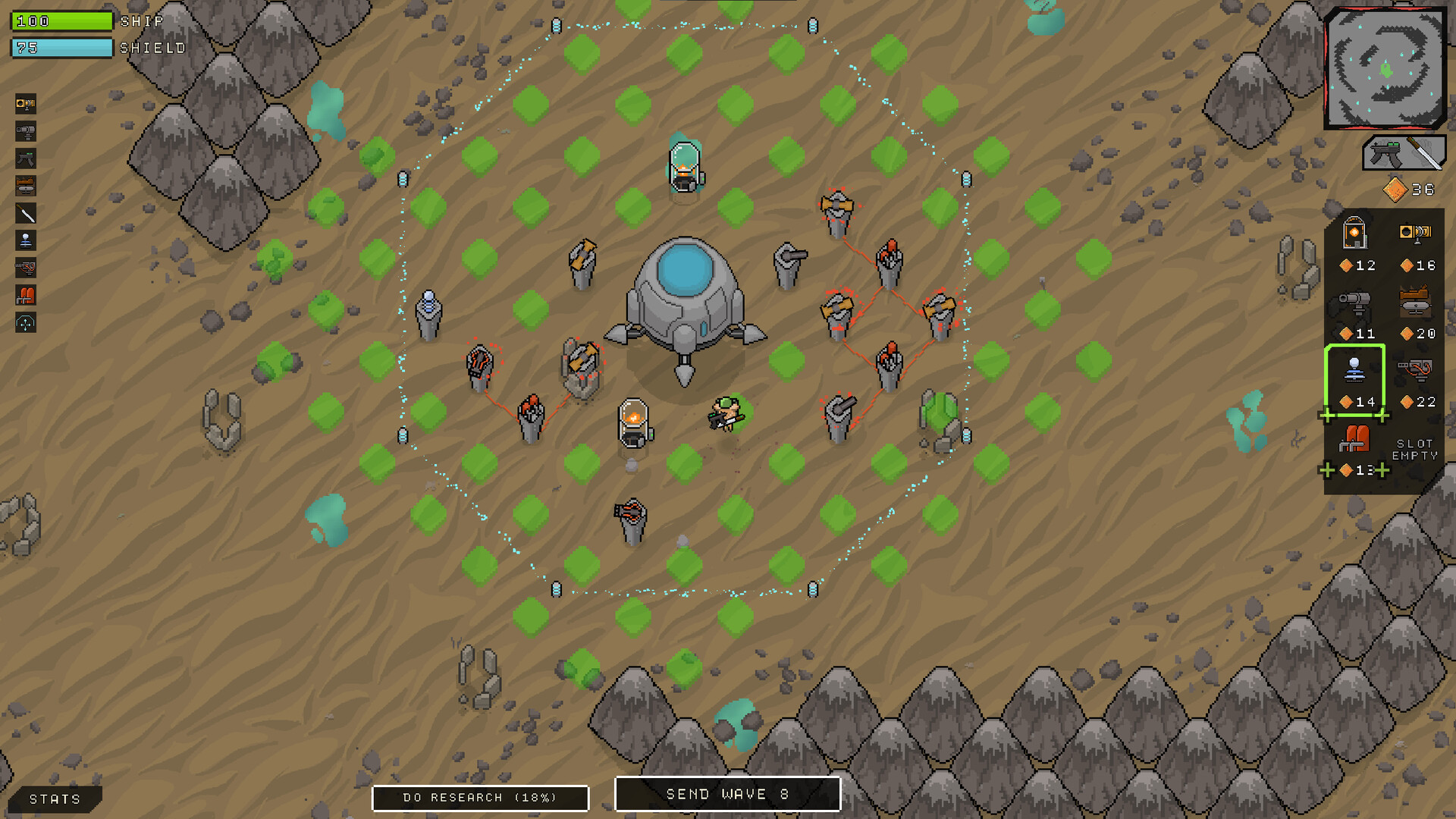This screenshot has height=819, width=1456.
Task: Select the flamethrower turret in the left toolbar
Action: point(25,105)
